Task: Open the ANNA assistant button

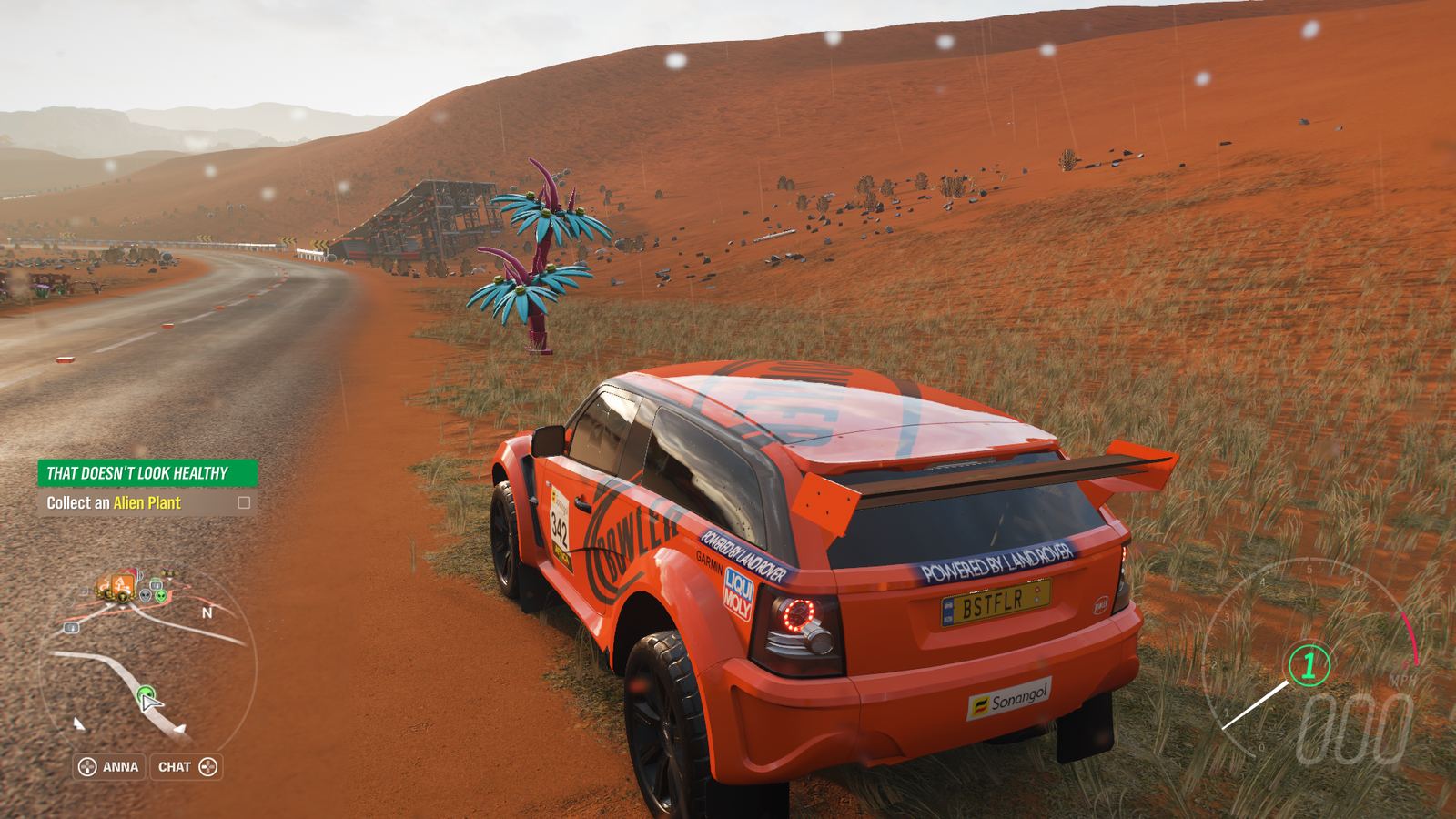Action: pos(109,767)
